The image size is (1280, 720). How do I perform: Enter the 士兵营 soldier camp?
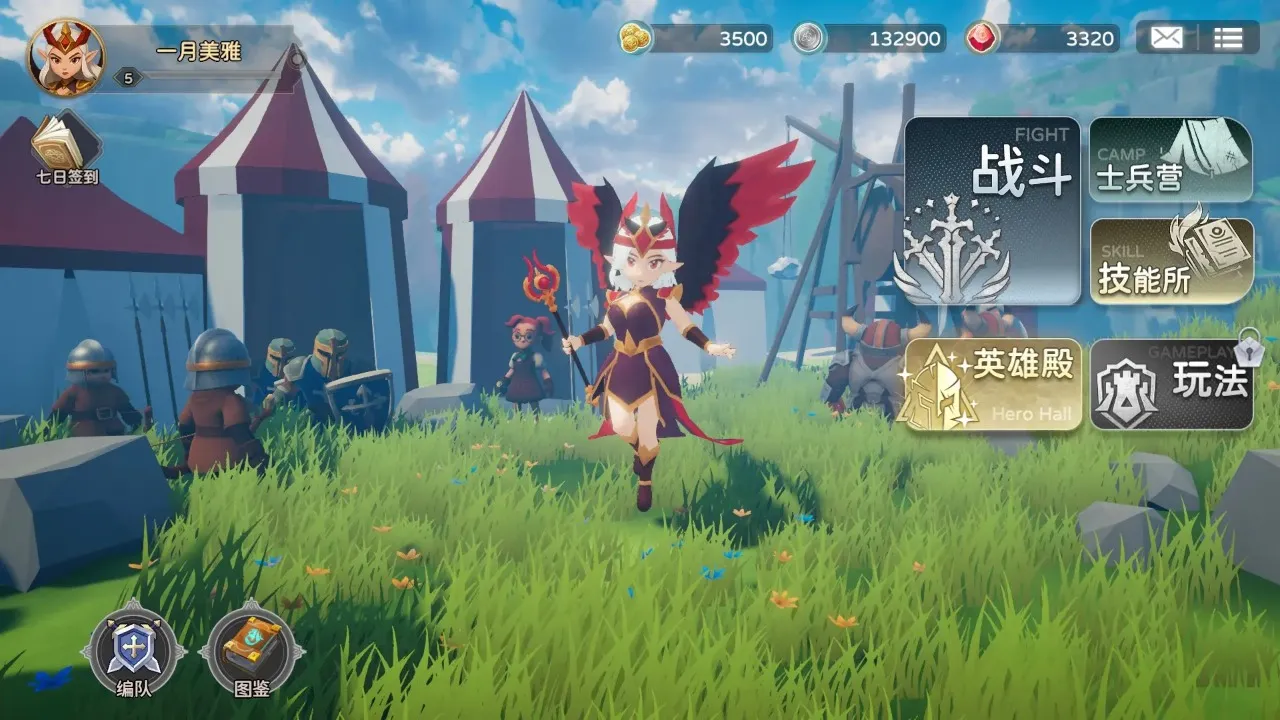(1170, 160)
